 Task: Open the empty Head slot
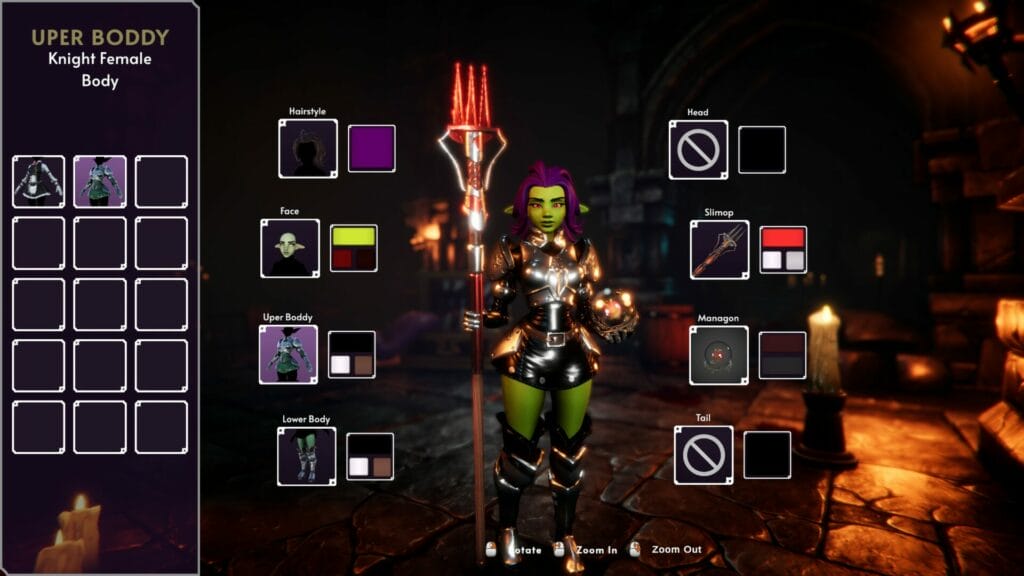(698, 149)
